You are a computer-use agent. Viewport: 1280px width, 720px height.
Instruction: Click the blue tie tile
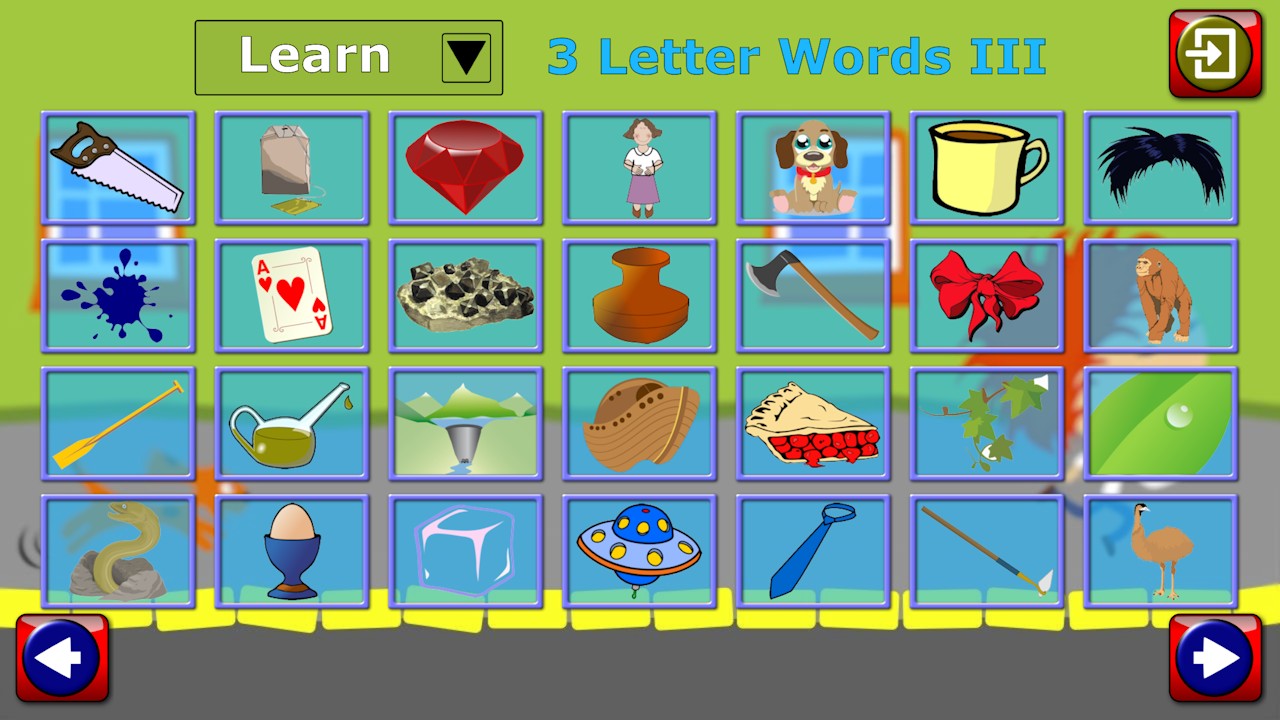click(x=813, y=550)
